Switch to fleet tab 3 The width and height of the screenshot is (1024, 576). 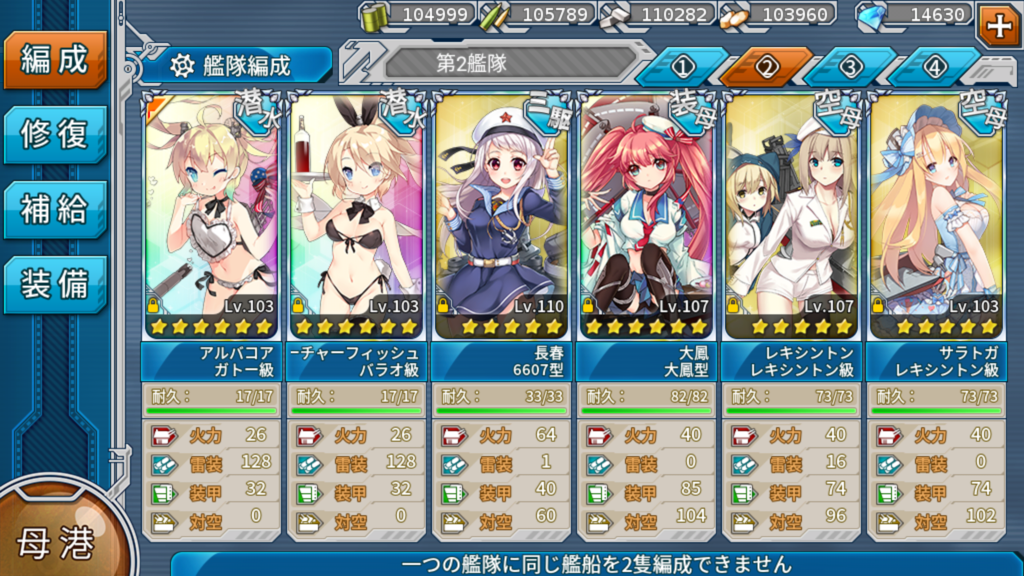pyautogui.click(x=850, y=67)
